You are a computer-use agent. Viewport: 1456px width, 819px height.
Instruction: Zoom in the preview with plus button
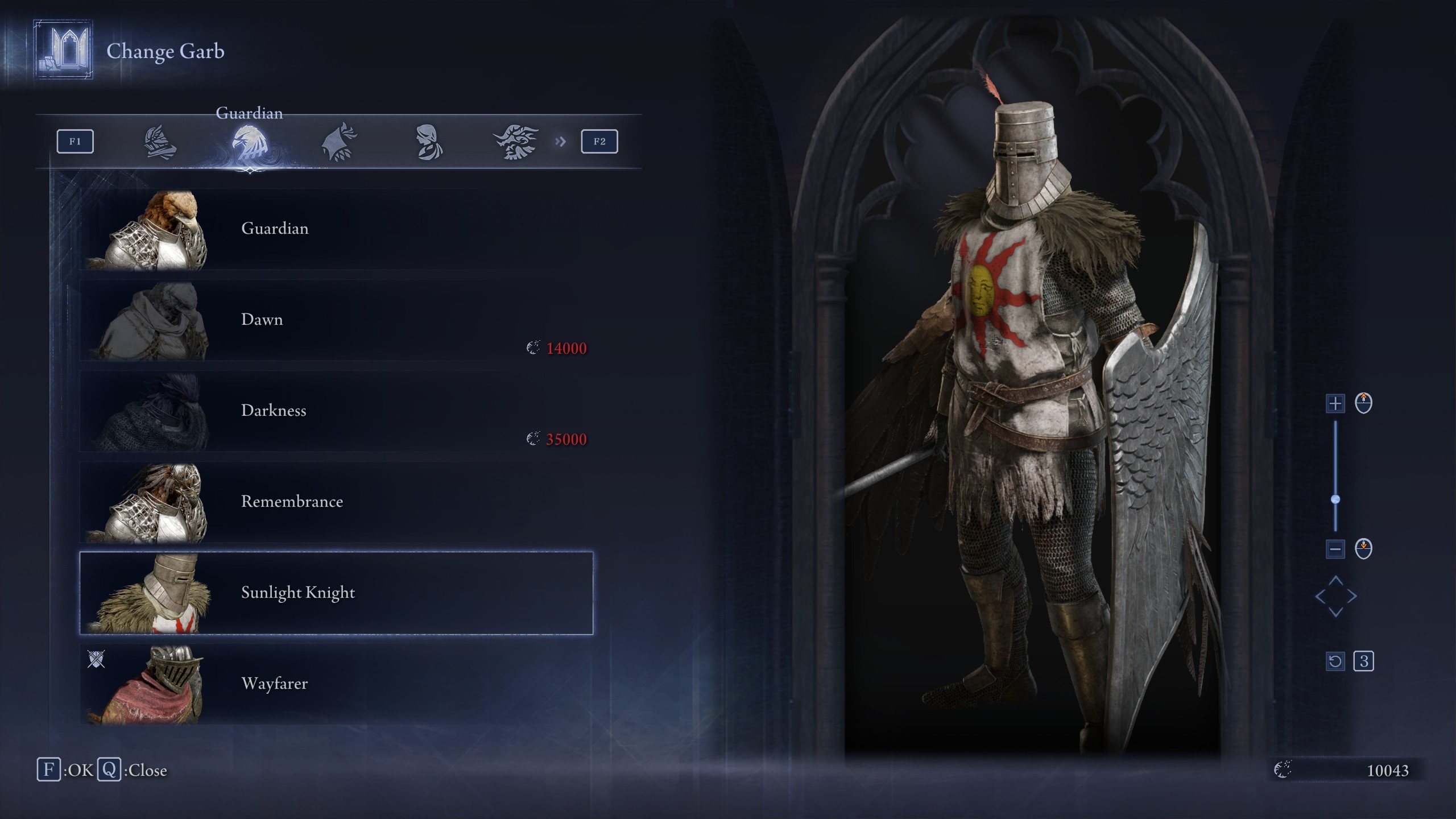click(1335, 404)
